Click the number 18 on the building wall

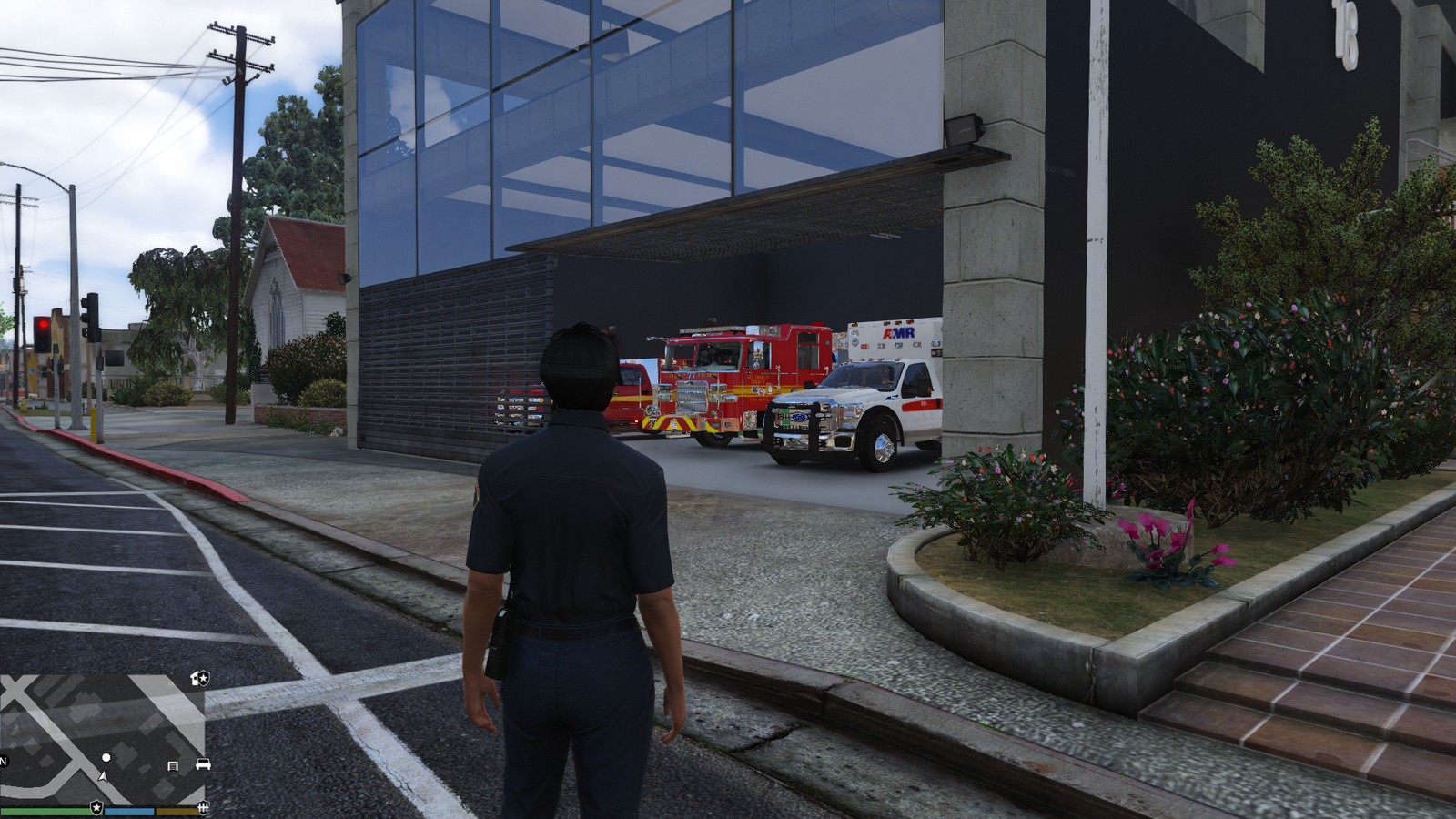[x=1346, y=36]
